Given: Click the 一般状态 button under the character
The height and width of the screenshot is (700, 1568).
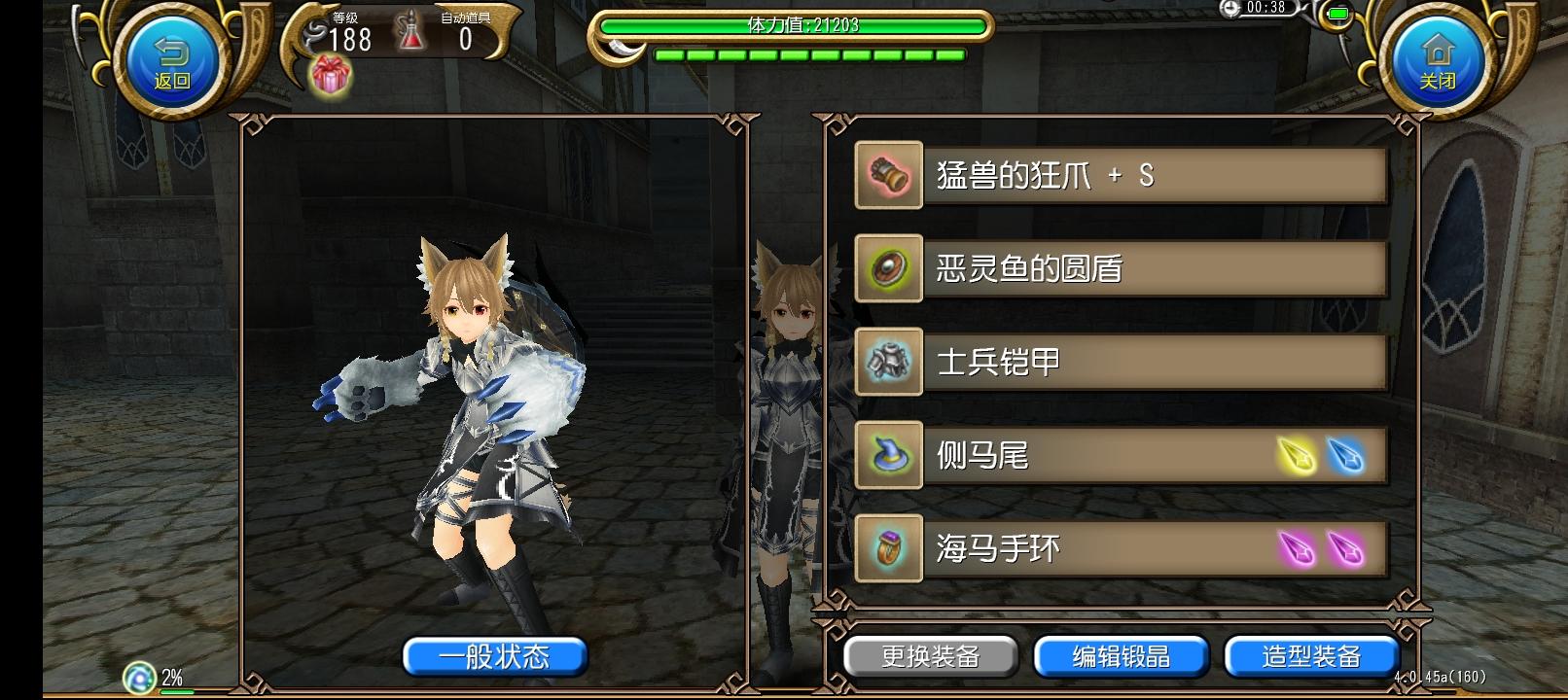Looking at the screenshot, I should click(494, 656).
